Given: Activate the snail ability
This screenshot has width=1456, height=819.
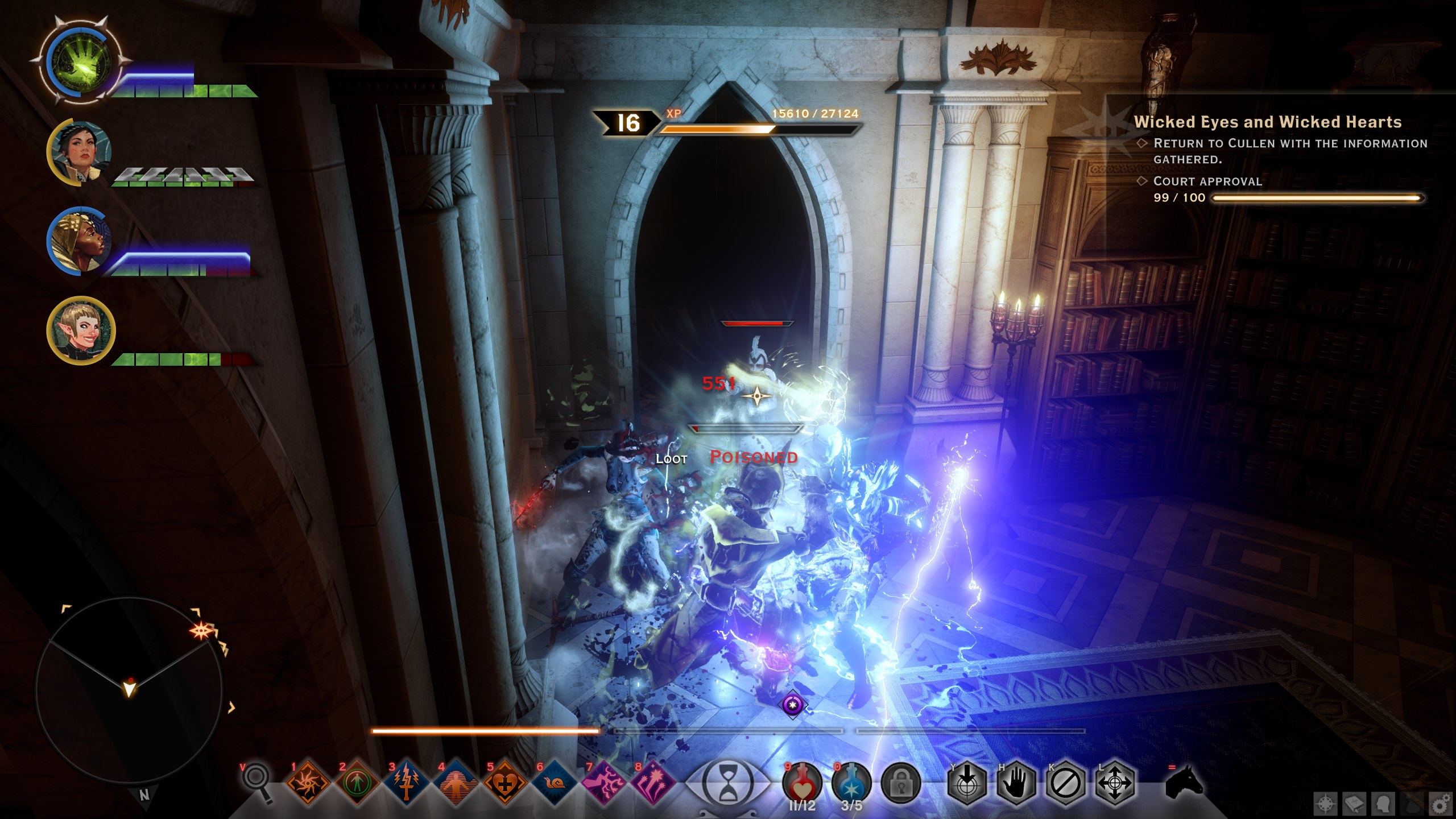Looking at the screenshot, I should pos(554,783).
